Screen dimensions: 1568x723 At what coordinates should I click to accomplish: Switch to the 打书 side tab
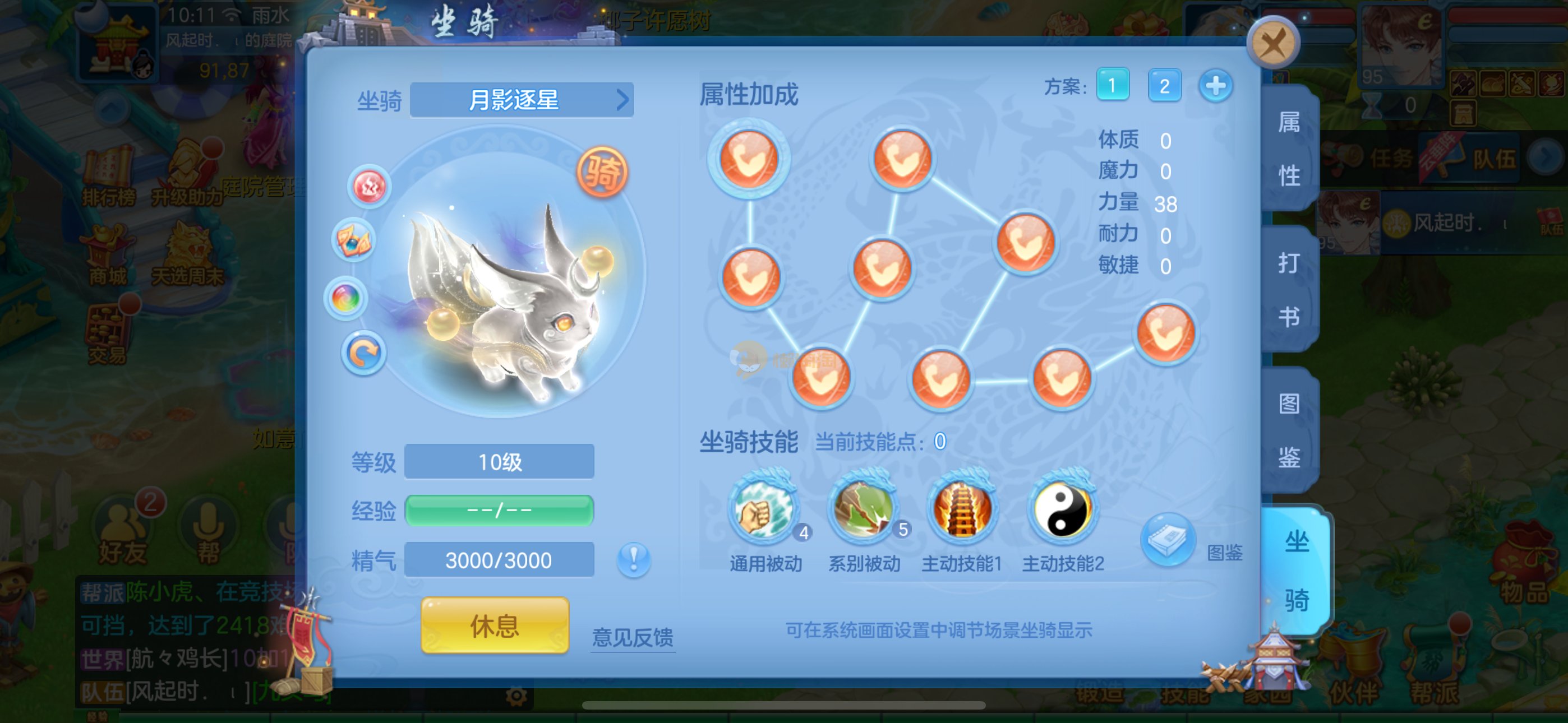tap(1289, 289)
